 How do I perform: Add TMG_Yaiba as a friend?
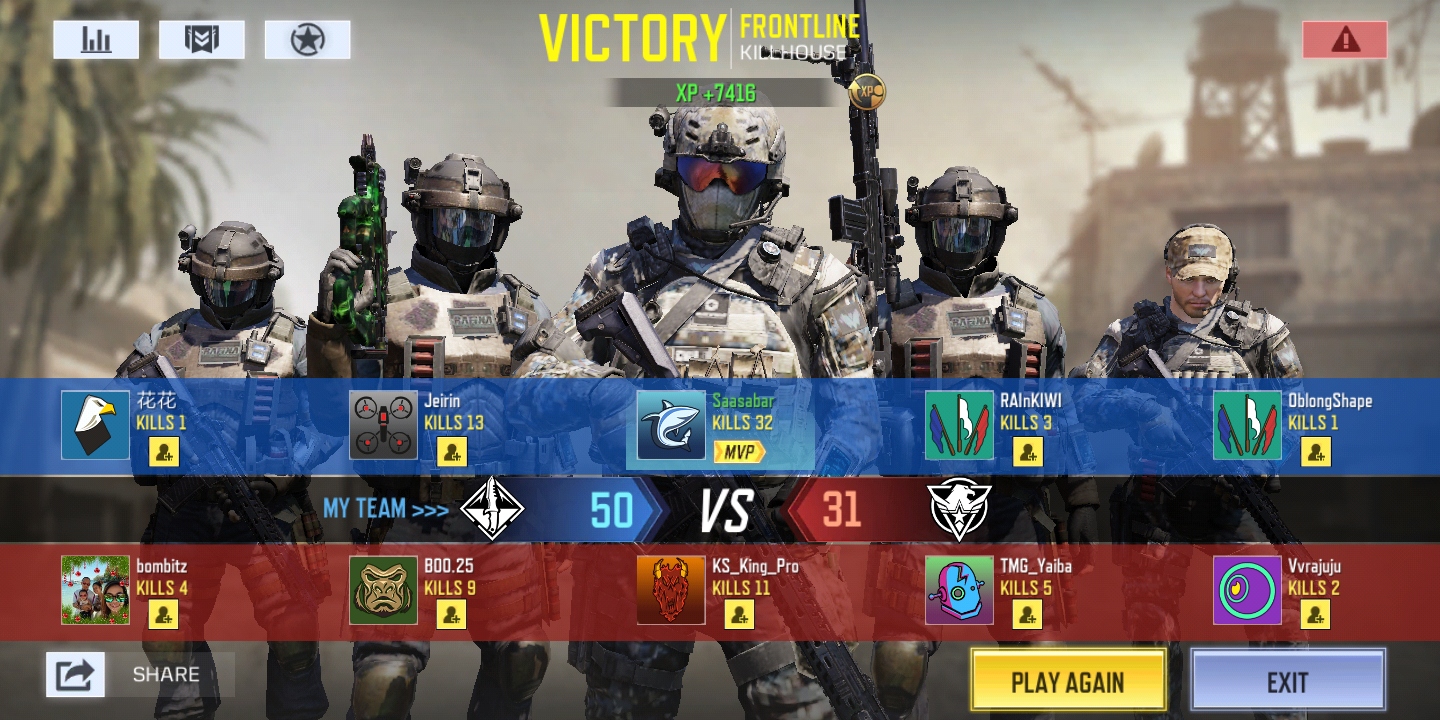1028,615
